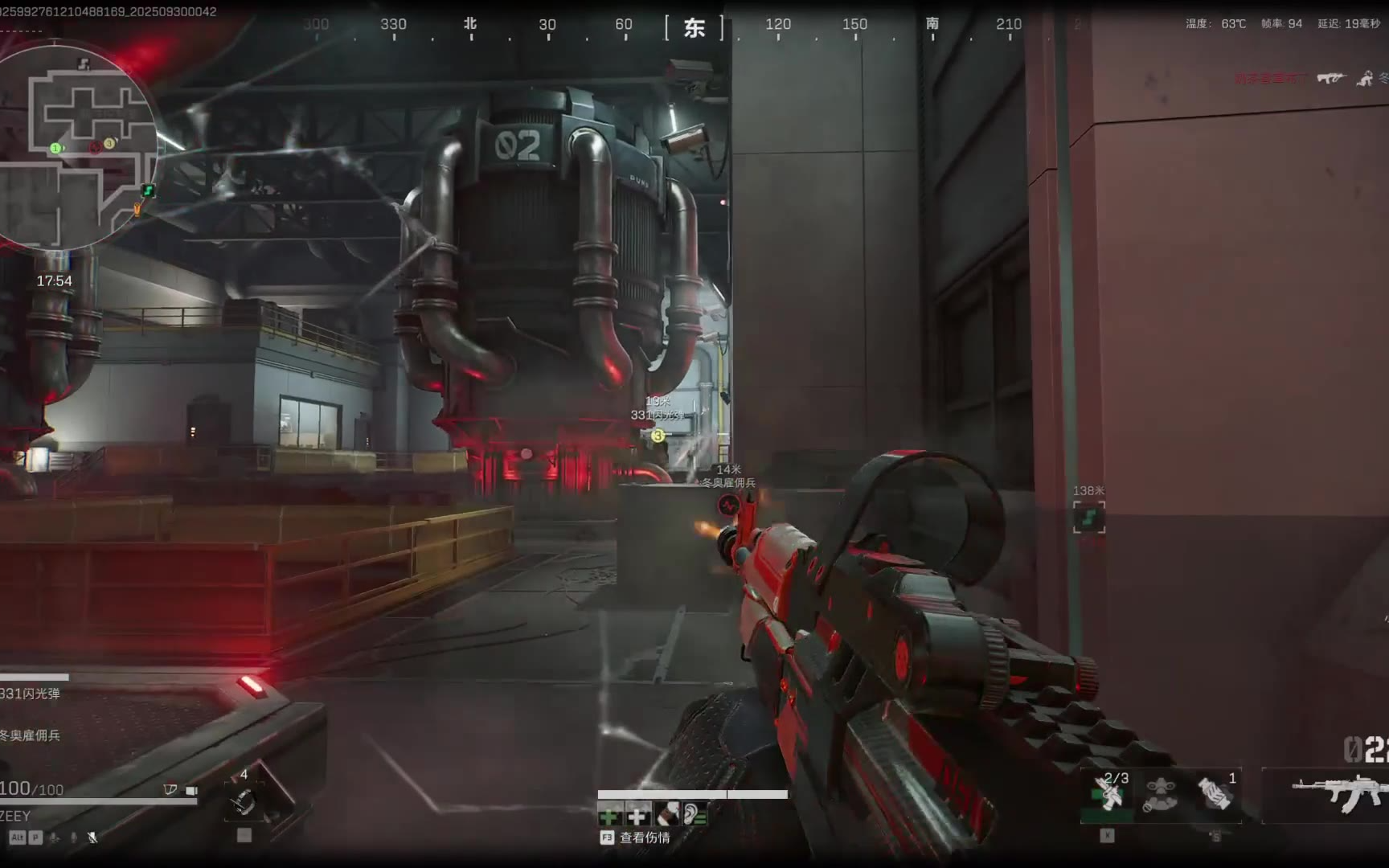1389x868 pixels.
Task: Click the white cross status icon
Action: coord(637,817)
